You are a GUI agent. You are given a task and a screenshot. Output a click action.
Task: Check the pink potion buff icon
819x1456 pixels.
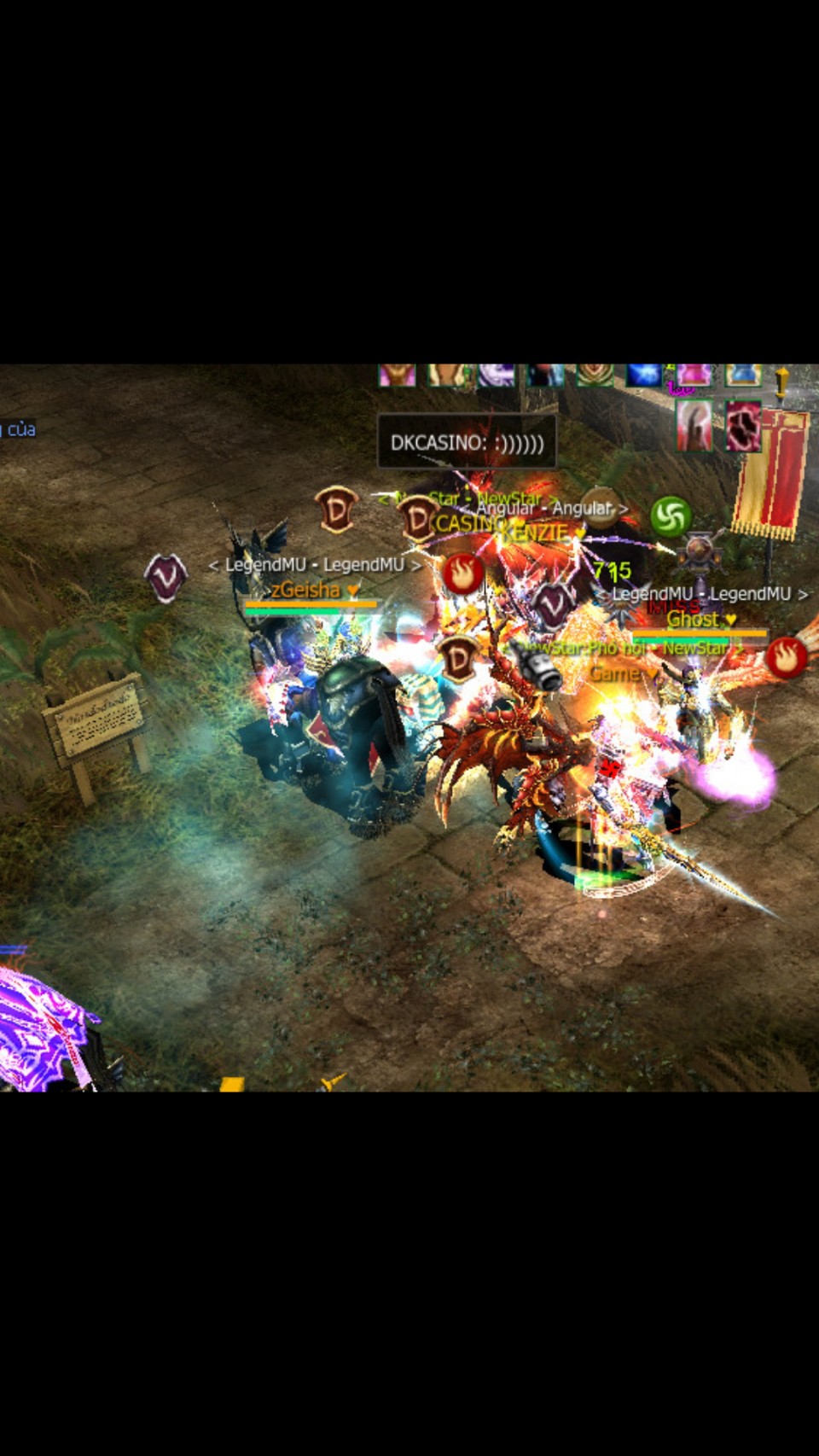[694, 376]
